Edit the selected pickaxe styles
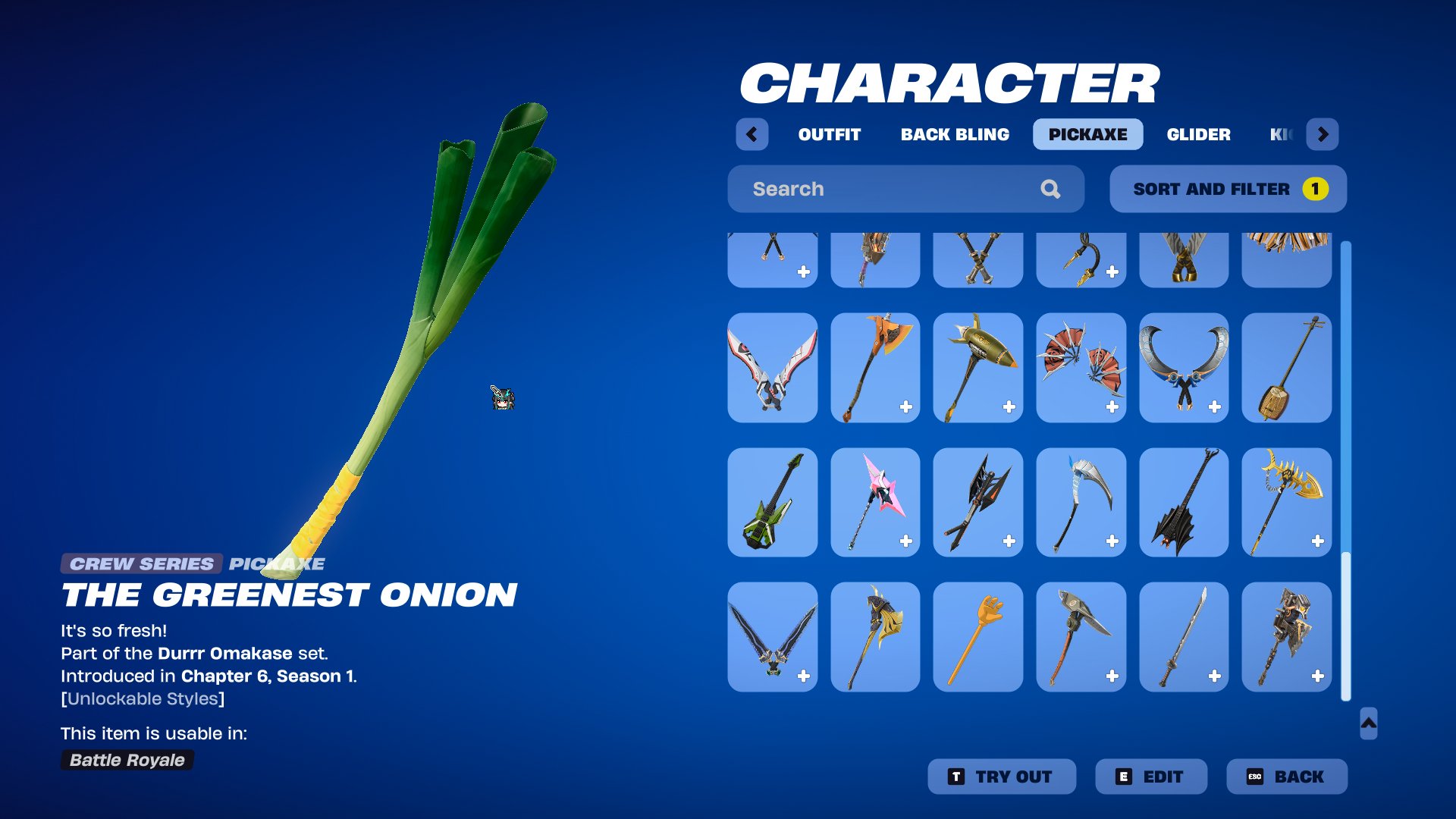 (x=1150, y=777)
